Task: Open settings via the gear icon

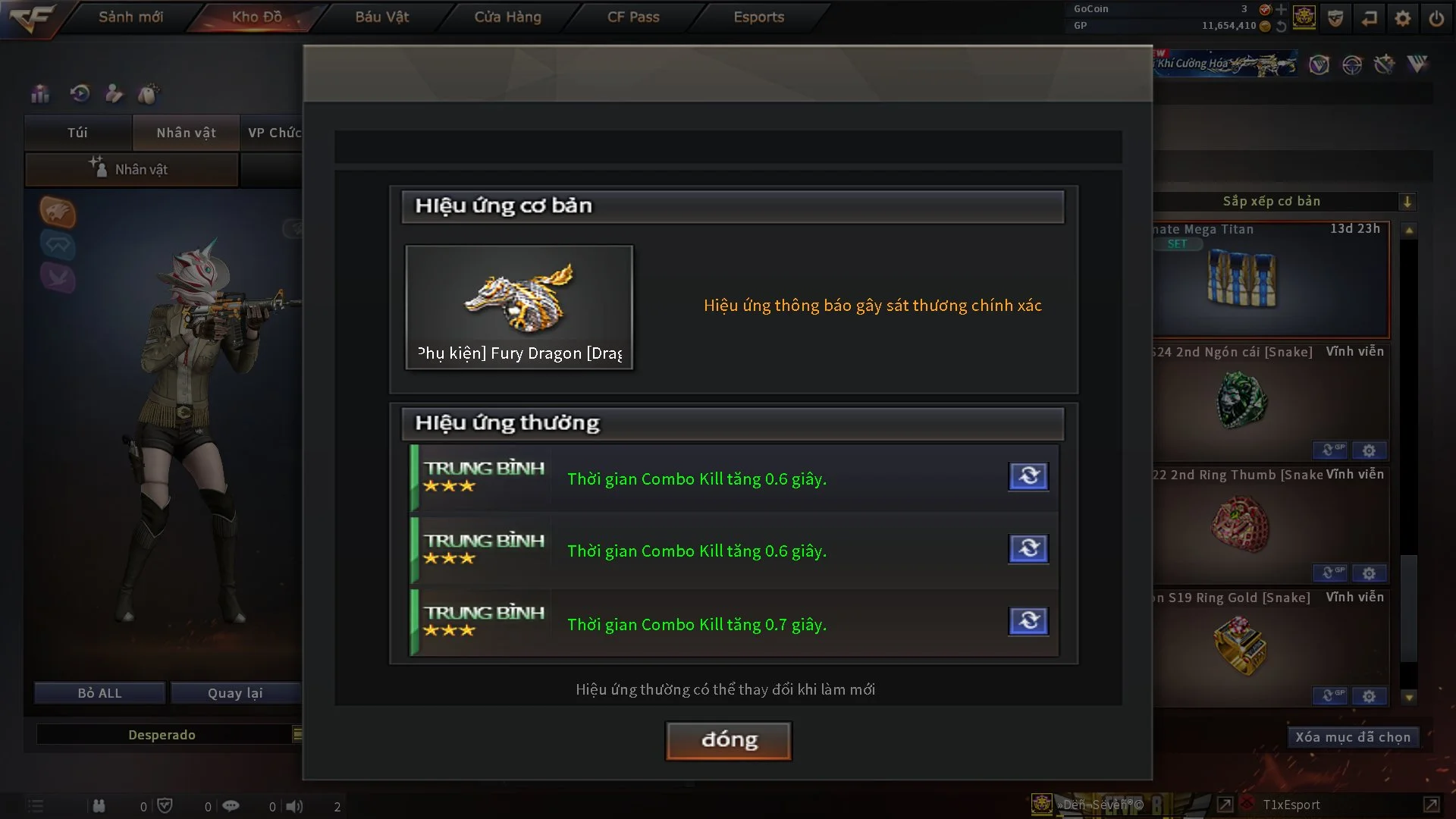Action: pos(1403,17)
